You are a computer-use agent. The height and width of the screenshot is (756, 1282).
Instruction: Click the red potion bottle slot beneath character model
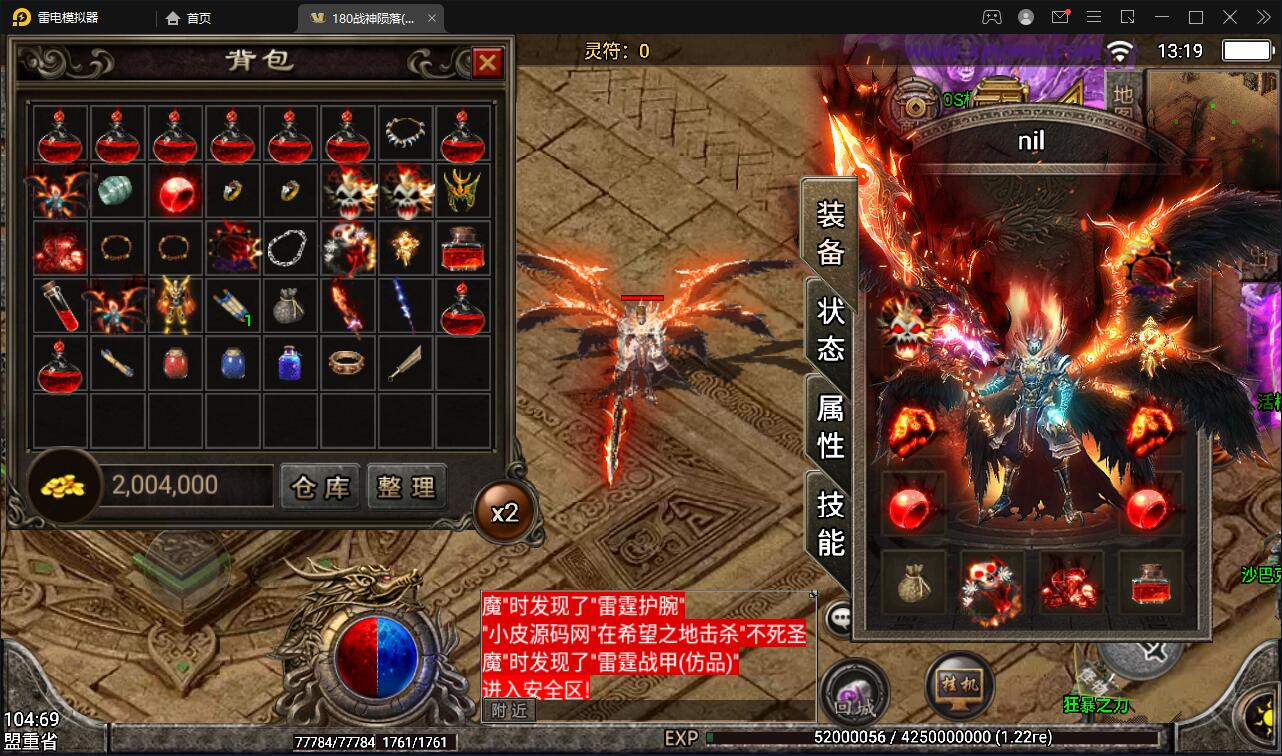[1148, 583]
